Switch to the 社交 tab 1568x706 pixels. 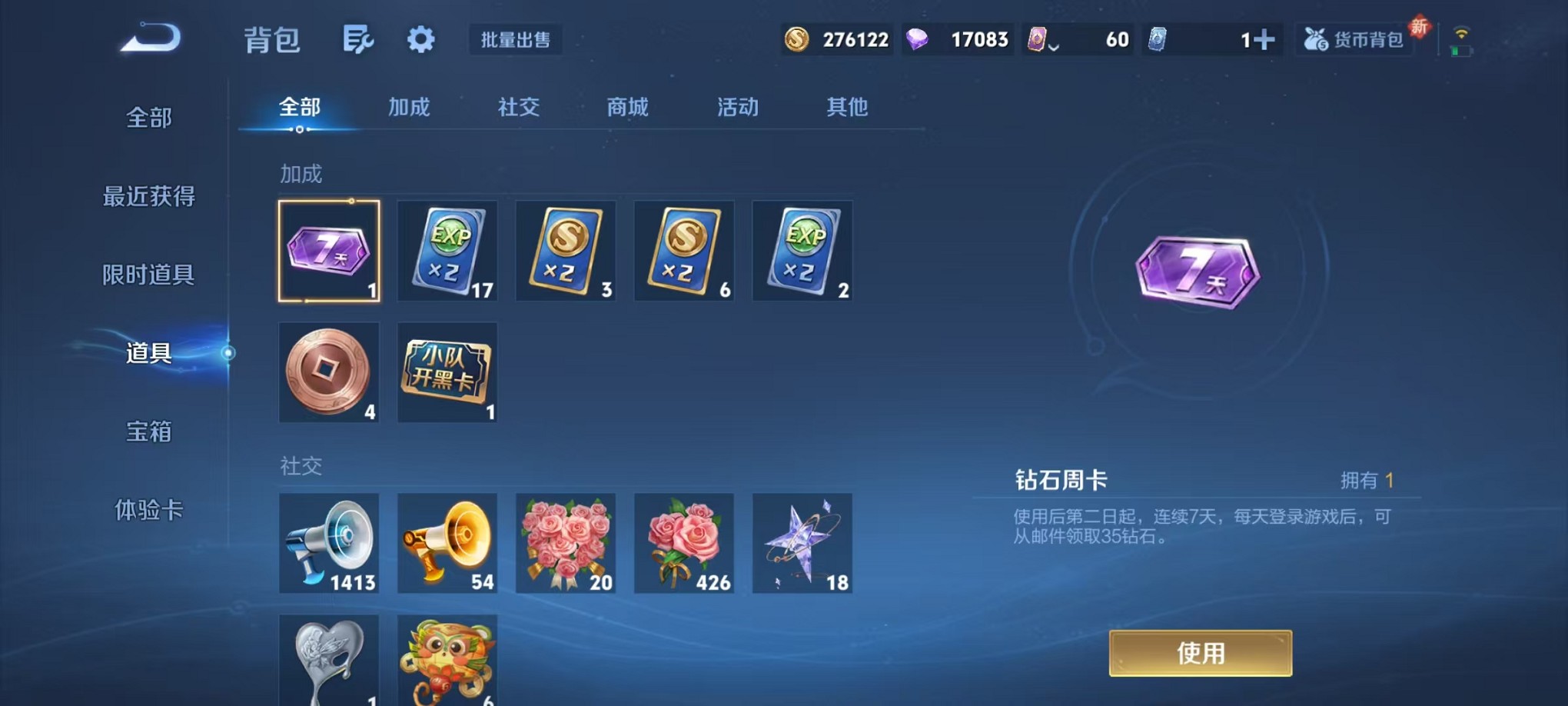click(519, 108)
